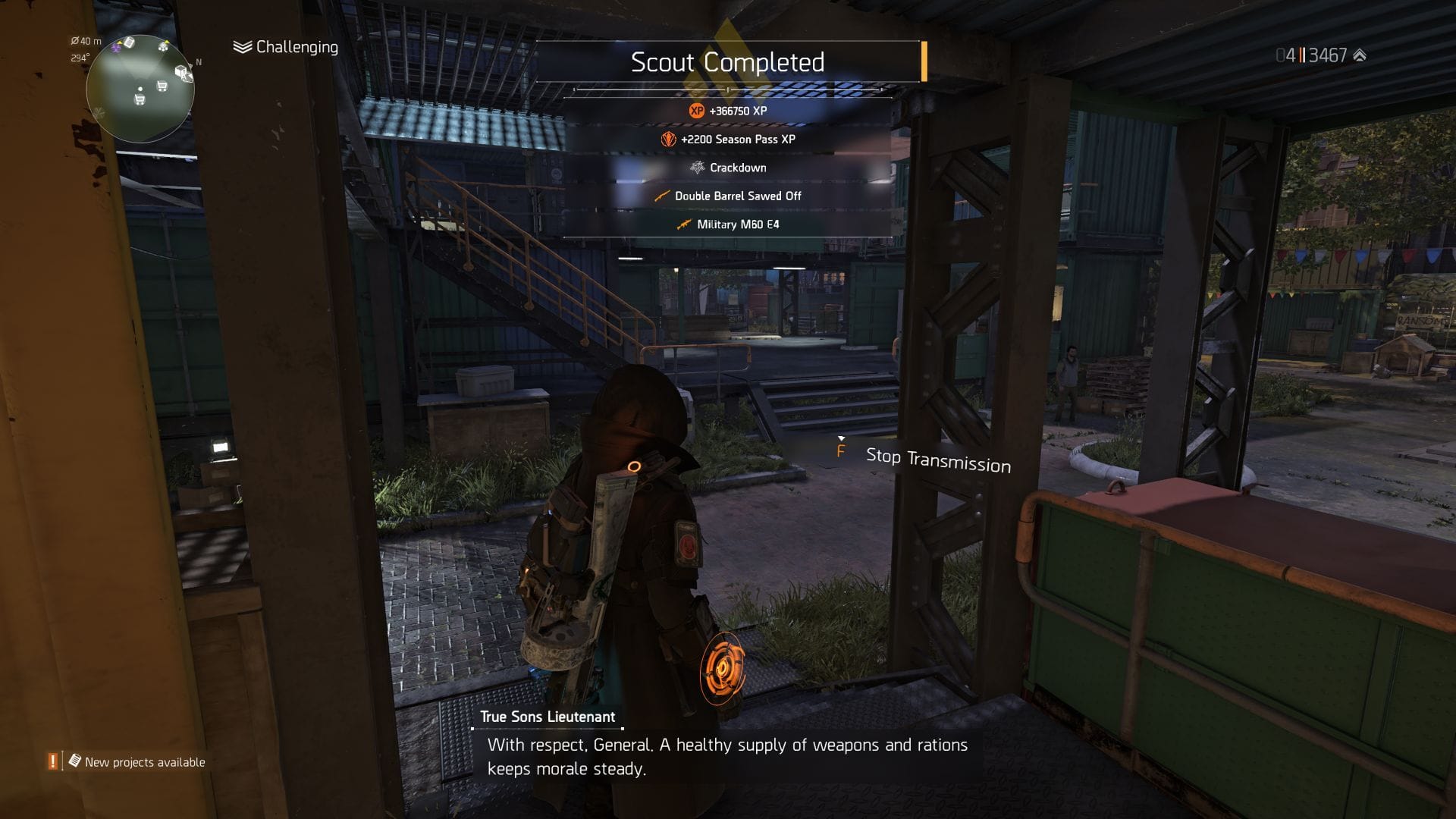1456x819 pixels.
Task: Click the Crackdown commendation icon
Action: (x=697, y=168)
